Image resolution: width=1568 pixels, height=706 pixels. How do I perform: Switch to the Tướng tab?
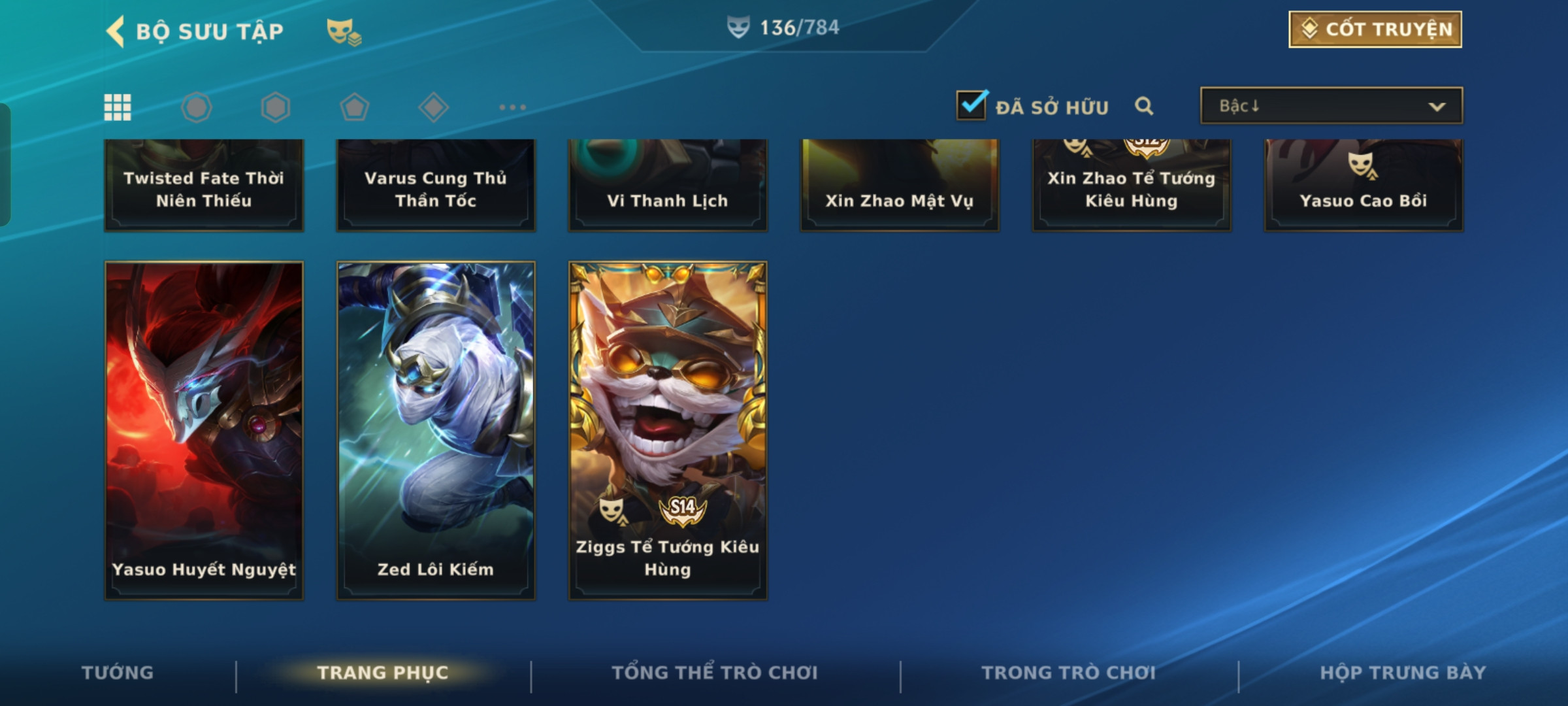click(118, 673)
